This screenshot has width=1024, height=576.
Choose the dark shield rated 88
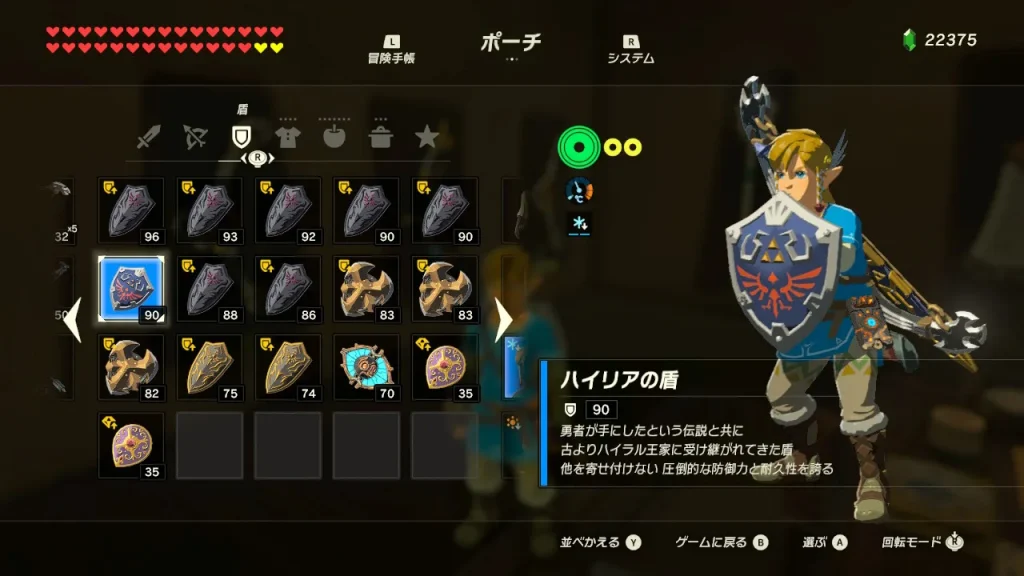(x=209, y=288)
